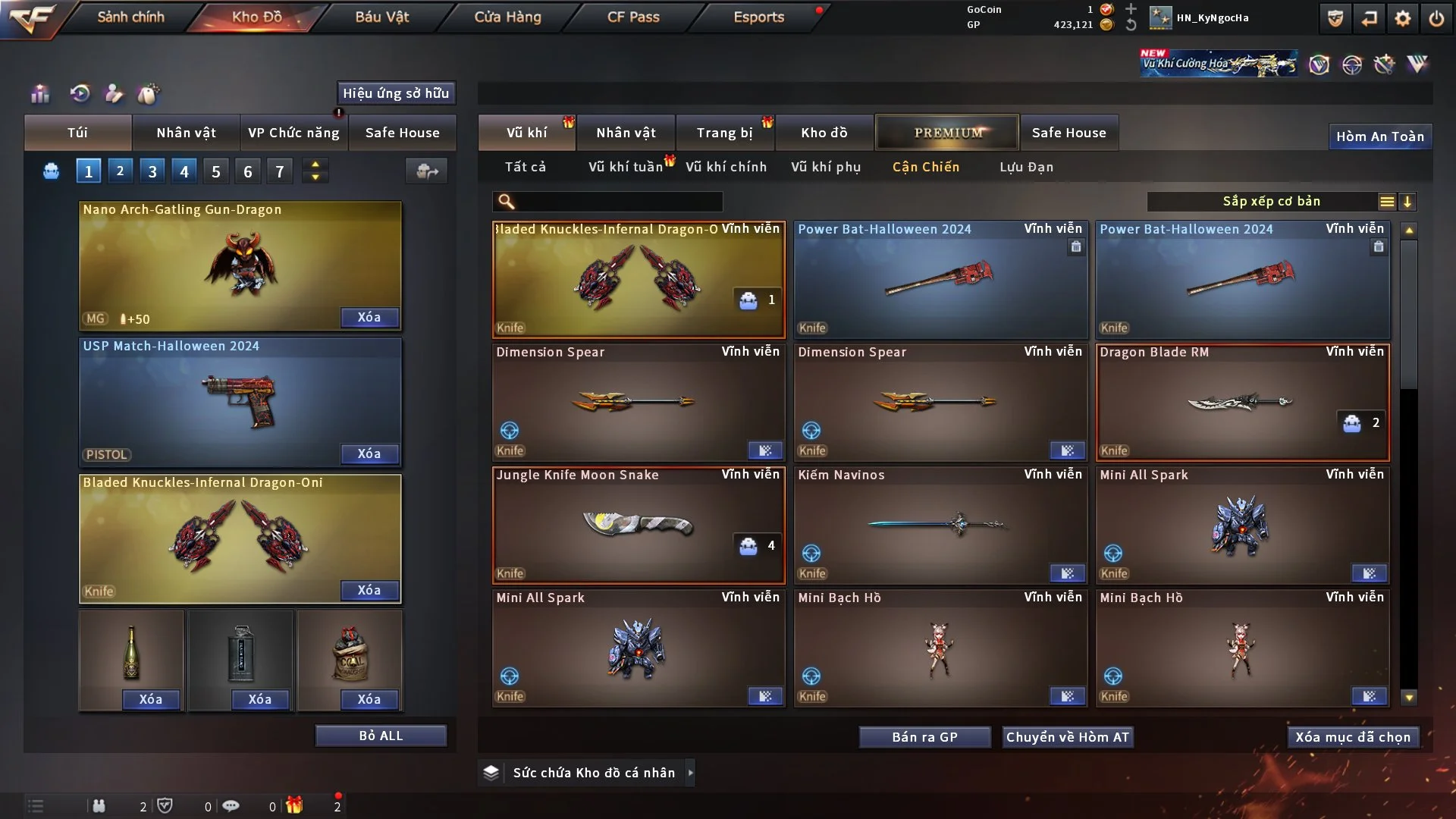Click Bỏ ALL to unequip everything
The image size is (1456, 819).
click(381, 736)
